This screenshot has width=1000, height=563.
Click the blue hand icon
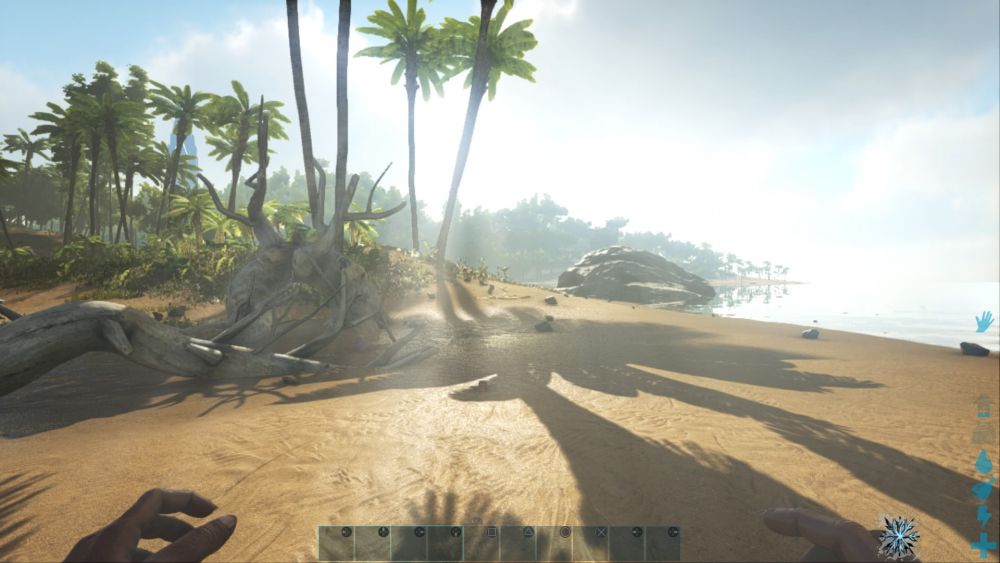[984, 321]
